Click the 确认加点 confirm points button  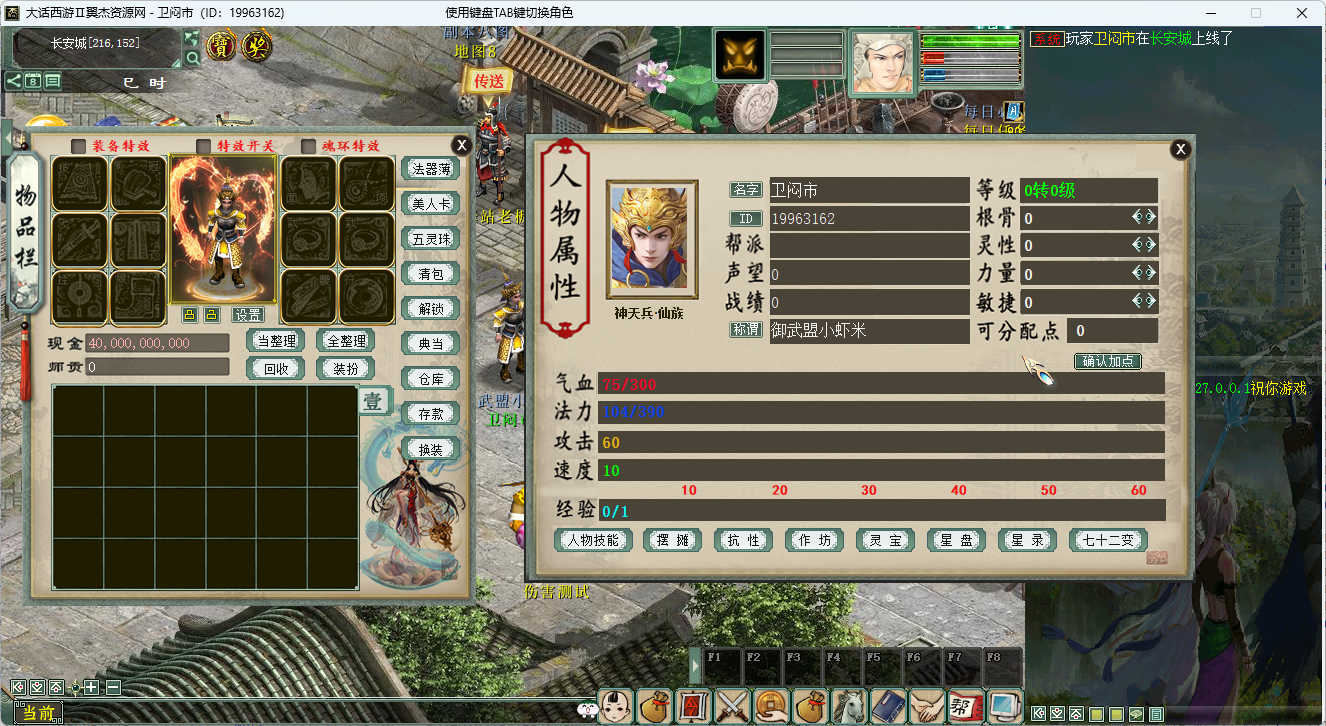(x=1108, y=361)
